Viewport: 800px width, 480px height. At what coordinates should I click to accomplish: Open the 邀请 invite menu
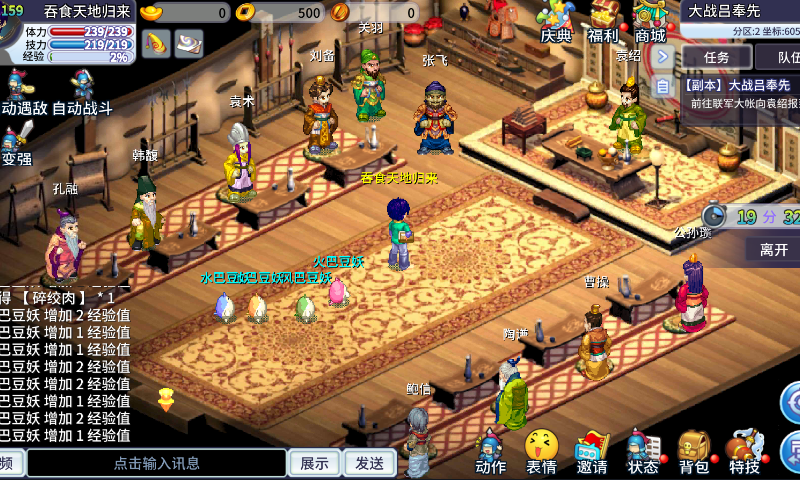[592, 452]
